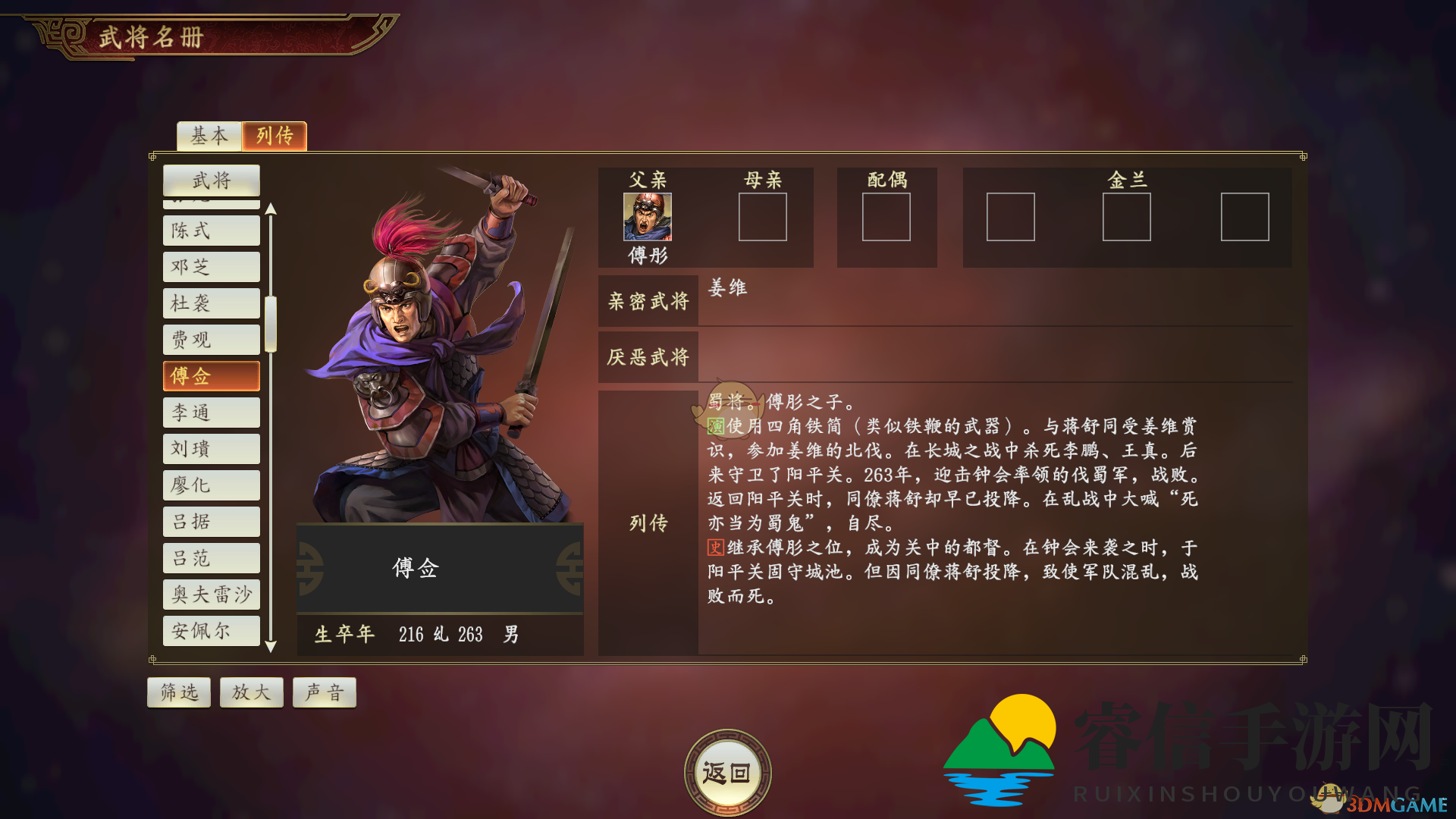
Task: Click the 筛选 filter button
Action: [178, 692]
